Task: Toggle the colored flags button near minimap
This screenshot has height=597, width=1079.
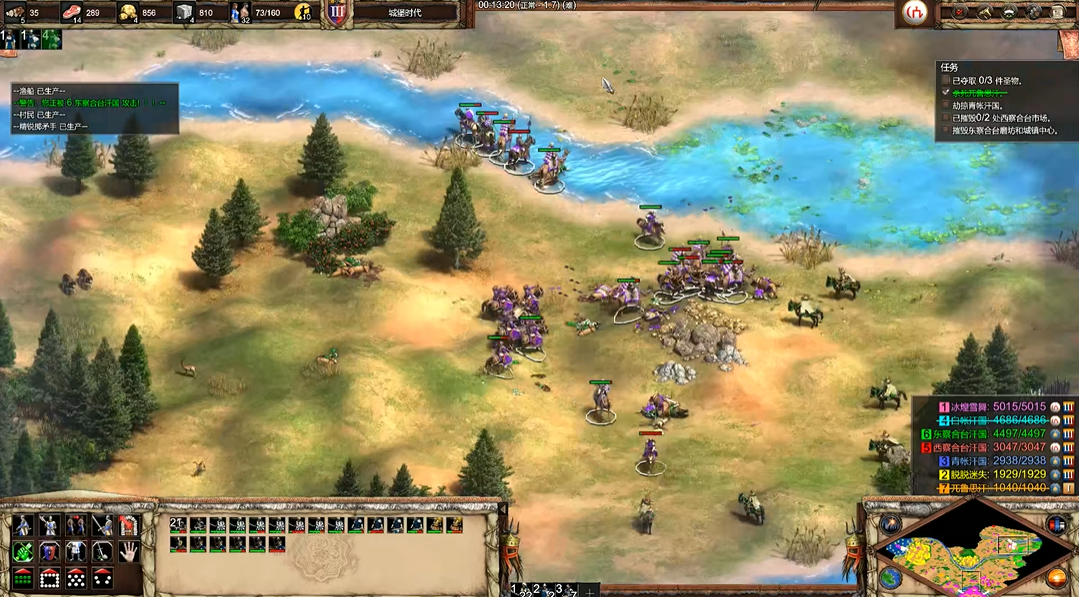Action: (x=1055, y=524)
